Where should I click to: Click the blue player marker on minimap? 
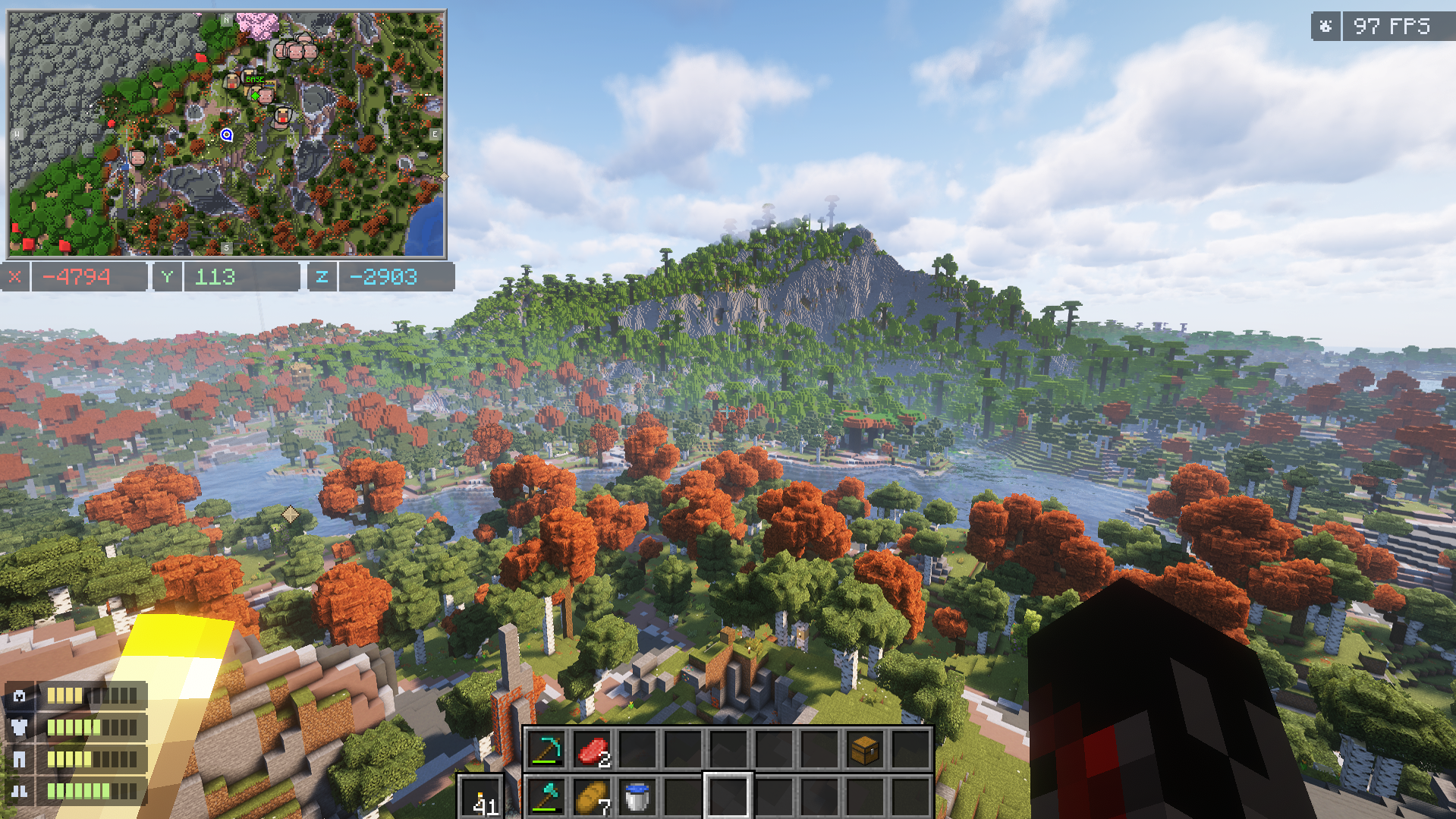tap(226, 134)
